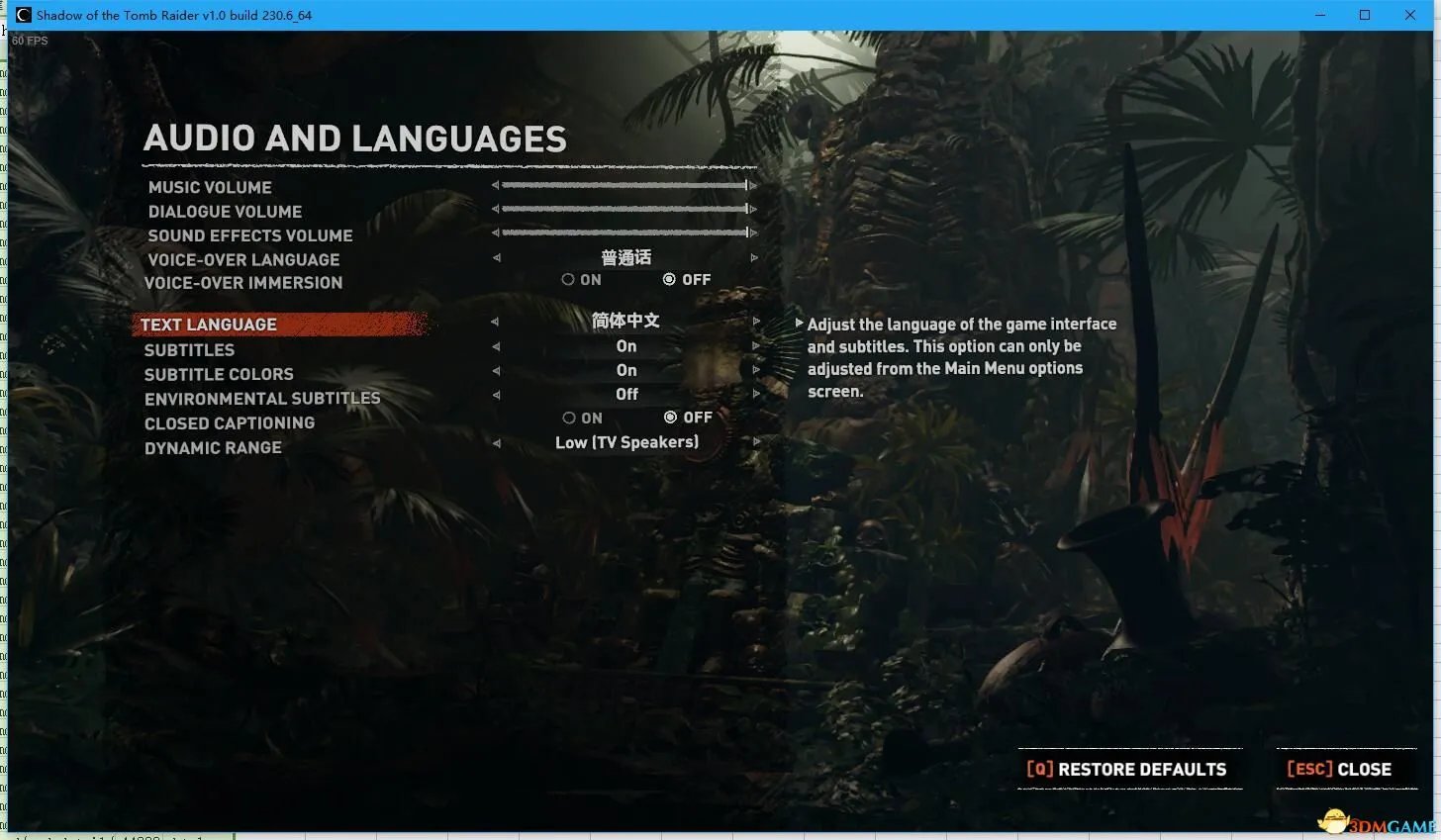This screenshot has width=1441, height=840.
Task: Close the Audio and Languages menu
Action: [x=1340, y=769]
